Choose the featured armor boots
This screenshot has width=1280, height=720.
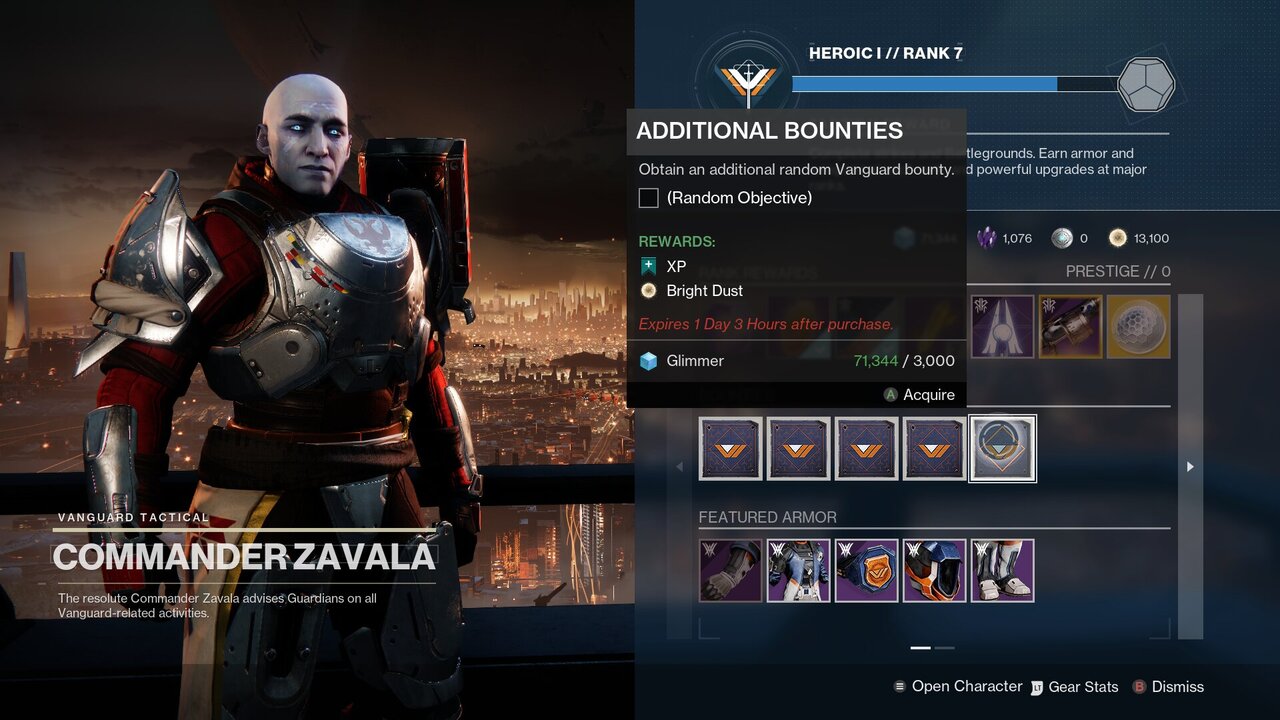[1003, 571]
